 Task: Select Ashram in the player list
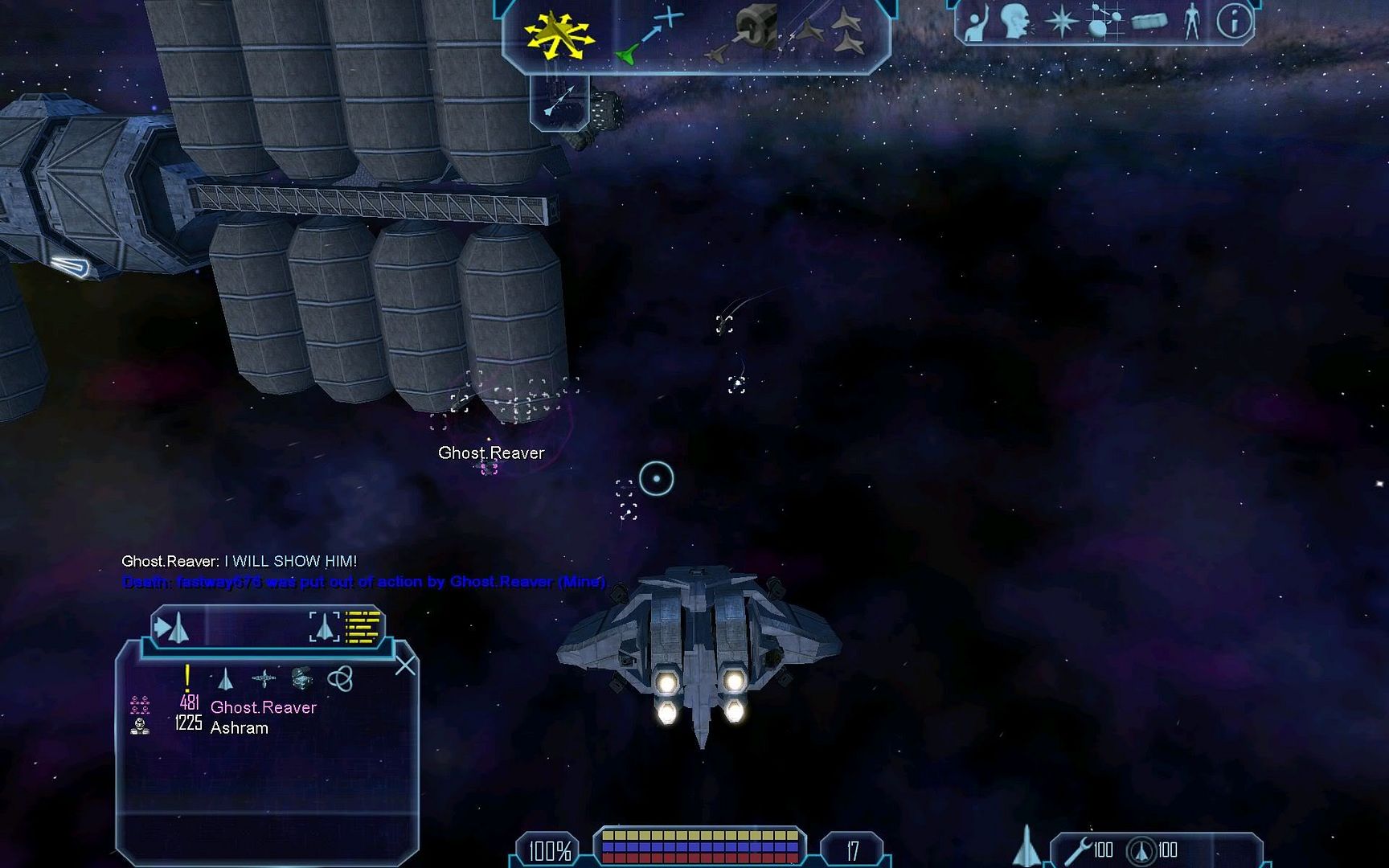point(239,728)
